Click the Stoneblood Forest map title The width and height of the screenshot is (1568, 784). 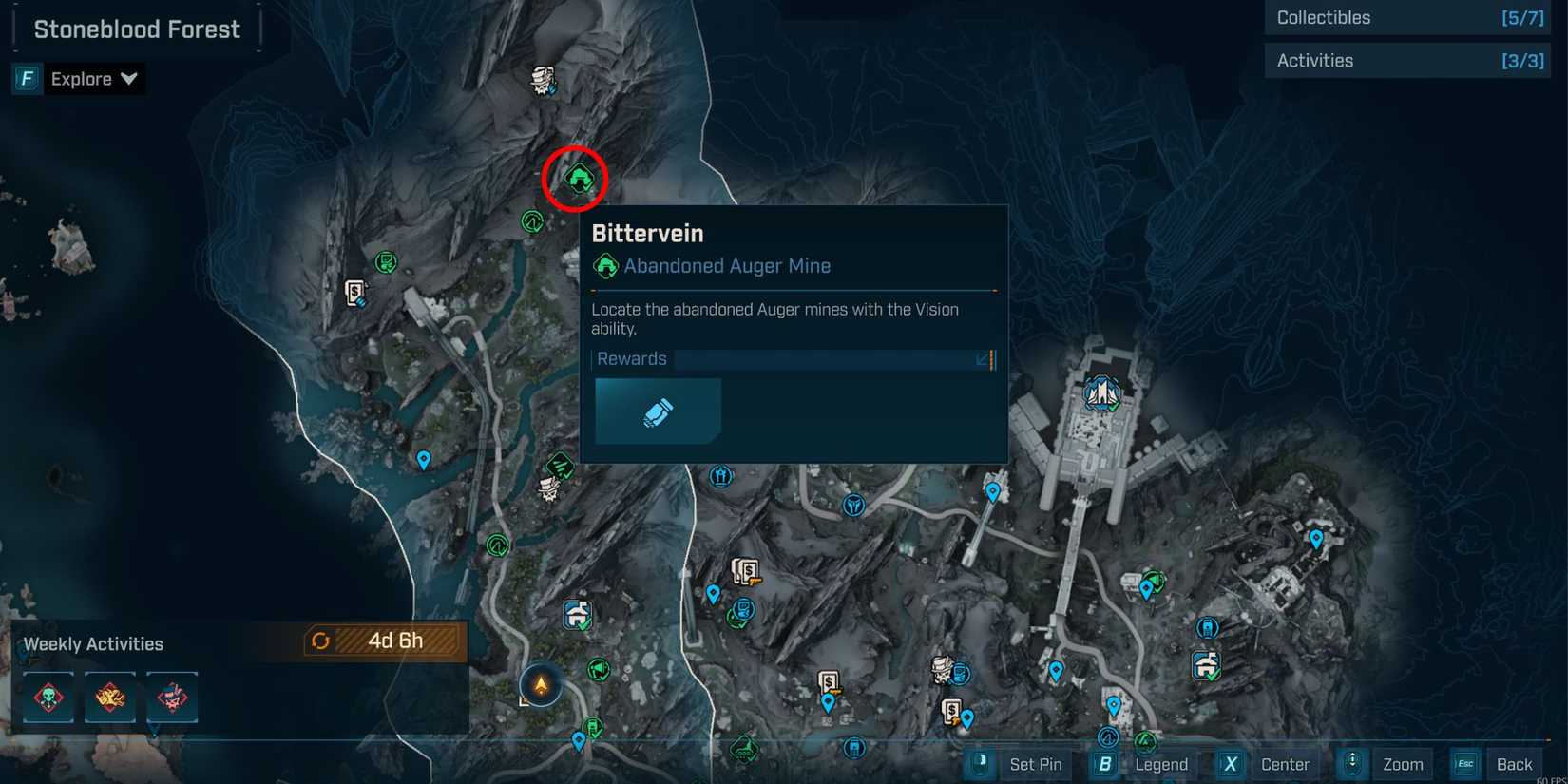[x=136, y=29]
